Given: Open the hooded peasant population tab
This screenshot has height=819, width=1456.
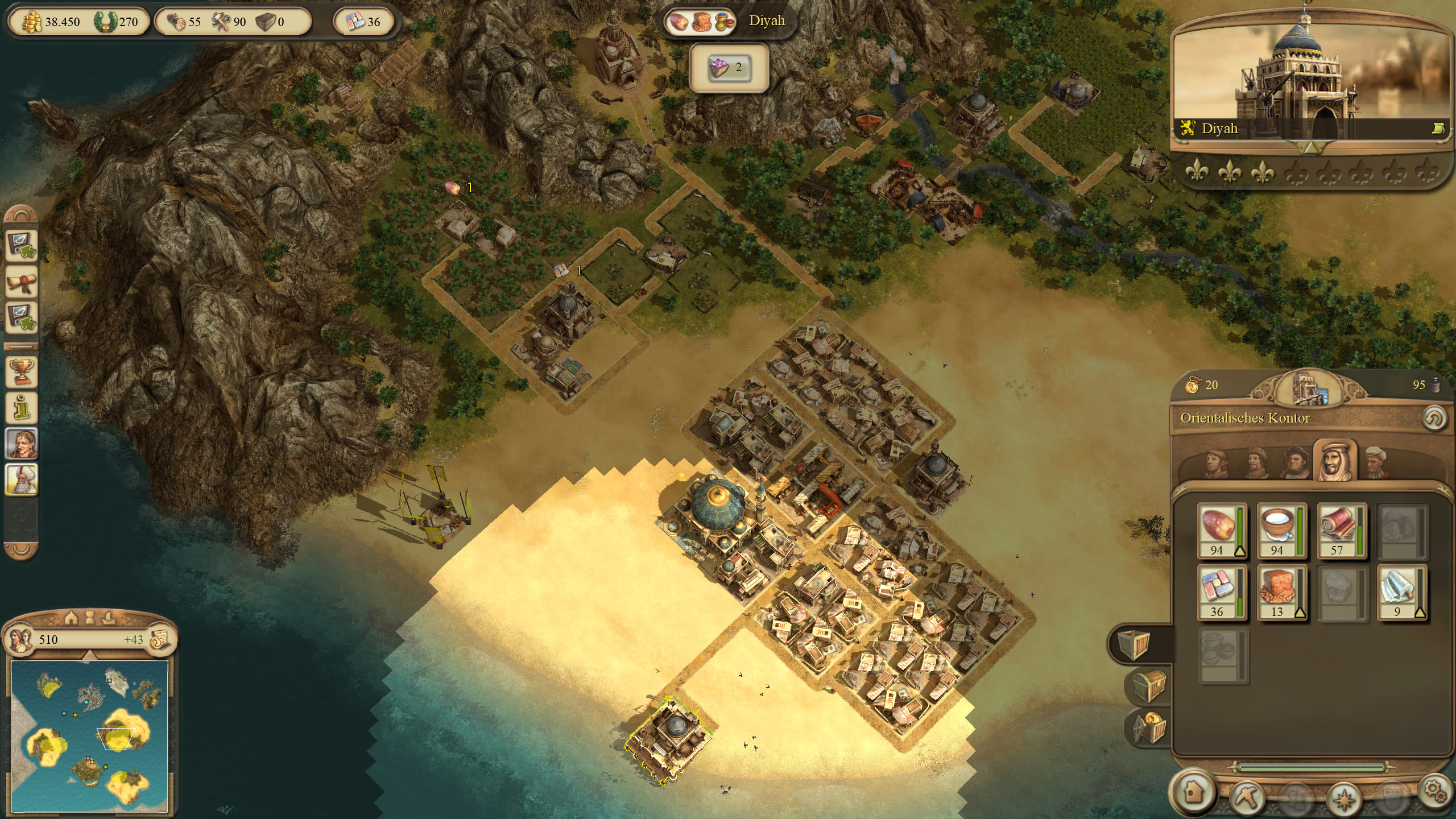Looking at the screenshot, I should pyautogui.click(x=1216, y=463).
